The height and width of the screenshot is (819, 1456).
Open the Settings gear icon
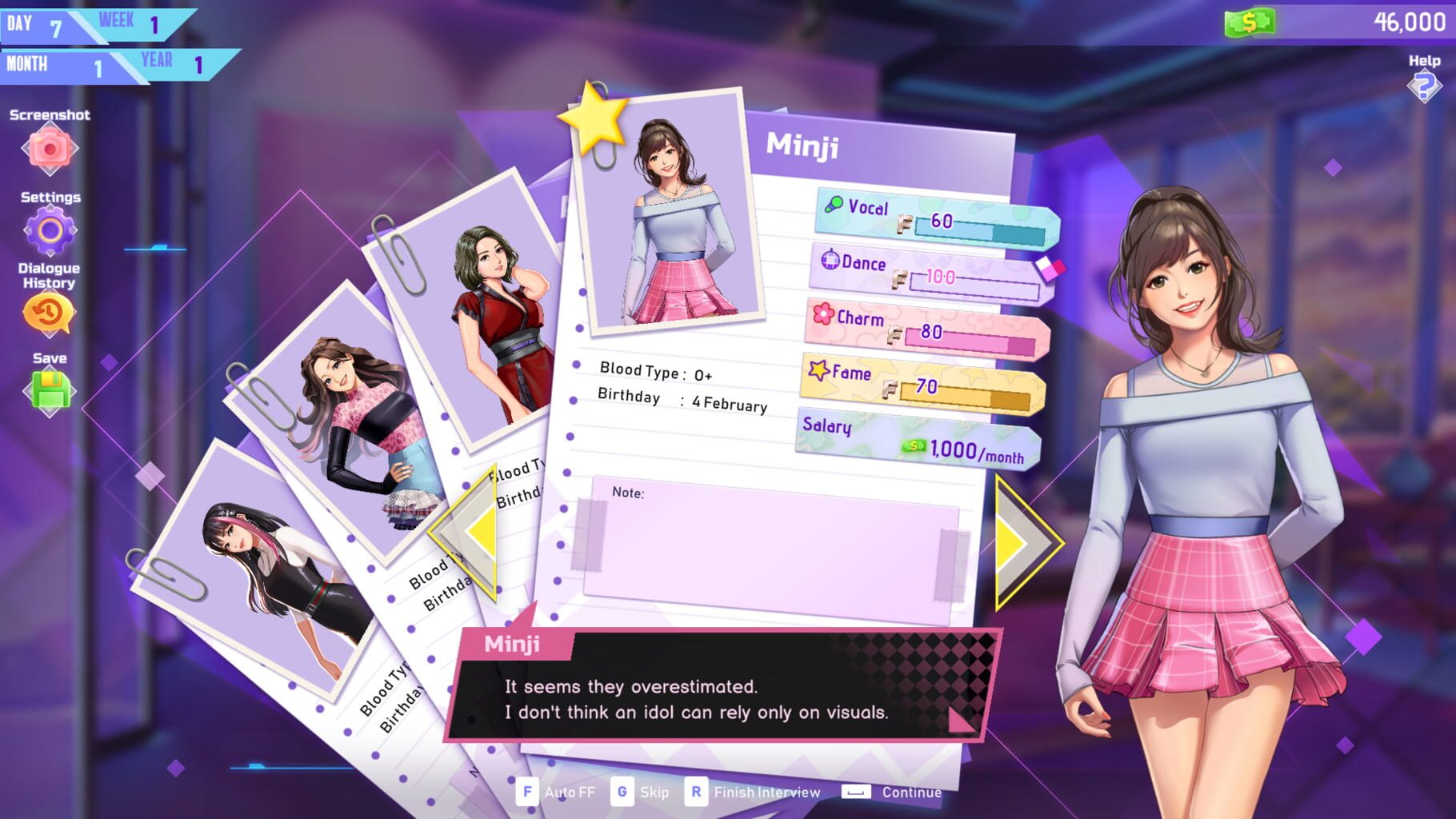click(x=50, y=230)
